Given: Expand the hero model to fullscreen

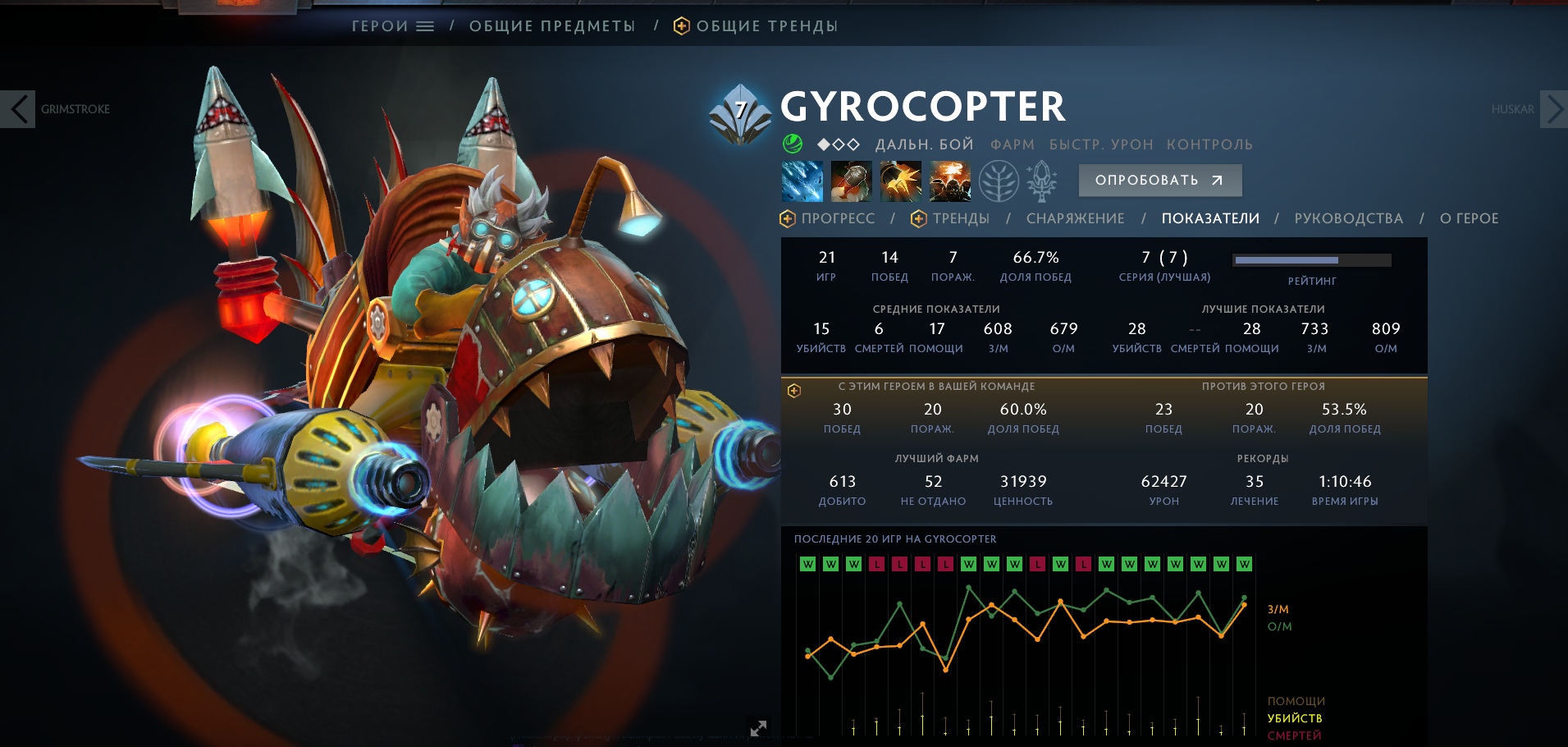Looking at the screenshot, I should 758,728.
